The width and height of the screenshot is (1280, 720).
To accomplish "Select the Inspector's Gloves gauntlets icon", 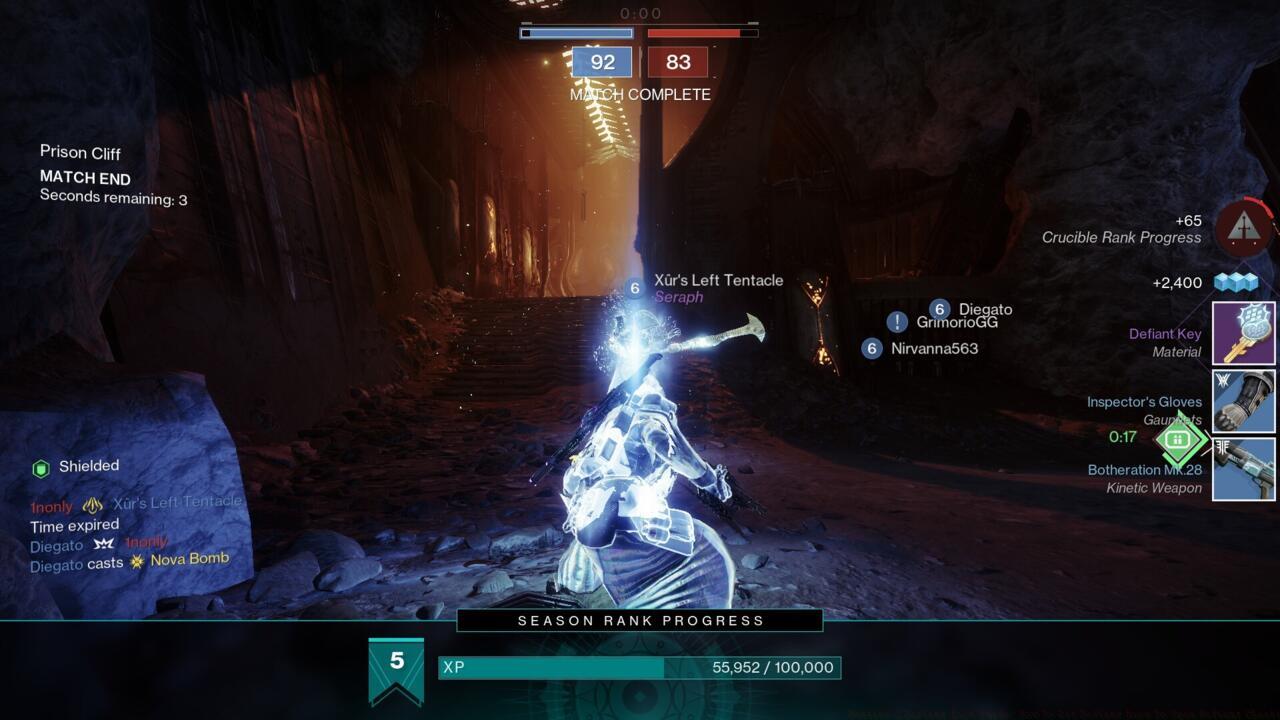I will click(1243, 401).
